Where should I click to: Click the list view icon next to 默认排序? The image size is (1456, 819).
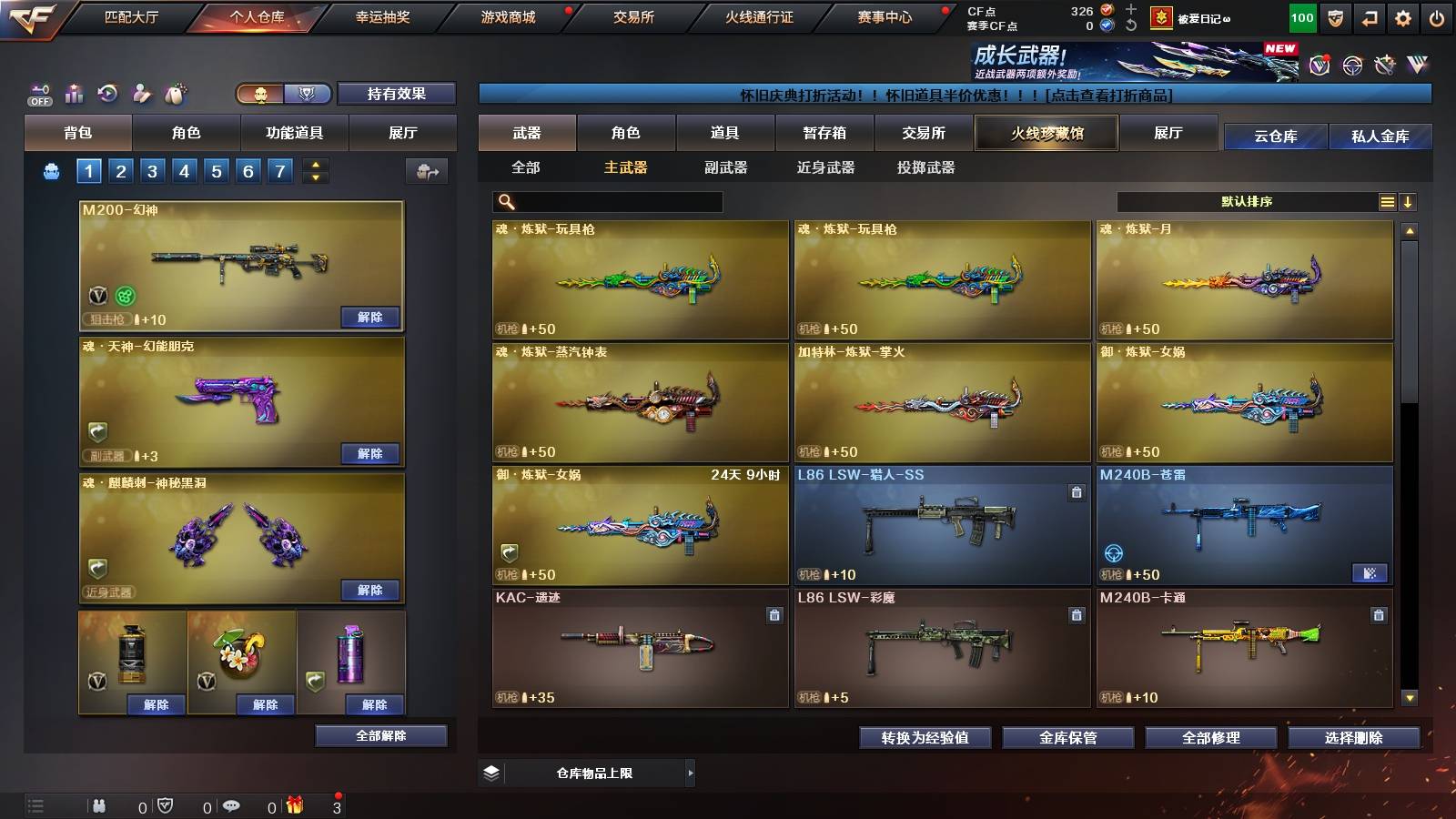coord(1387,201)
